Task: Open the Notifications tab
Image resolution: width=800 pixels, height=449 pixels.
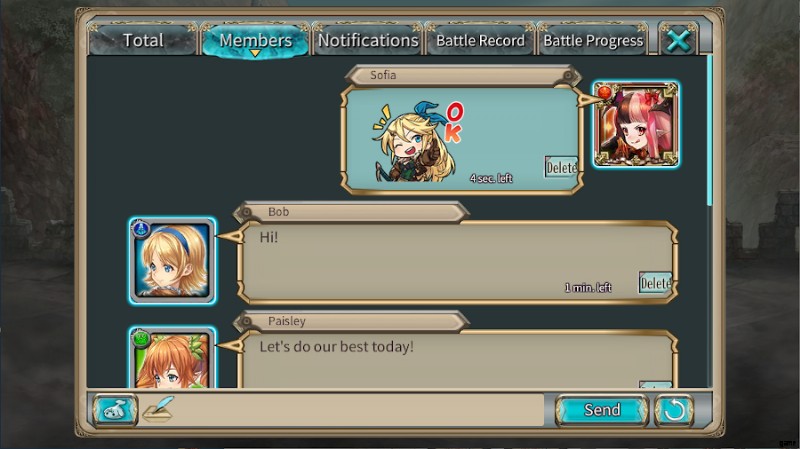Action: click(367, 41)
